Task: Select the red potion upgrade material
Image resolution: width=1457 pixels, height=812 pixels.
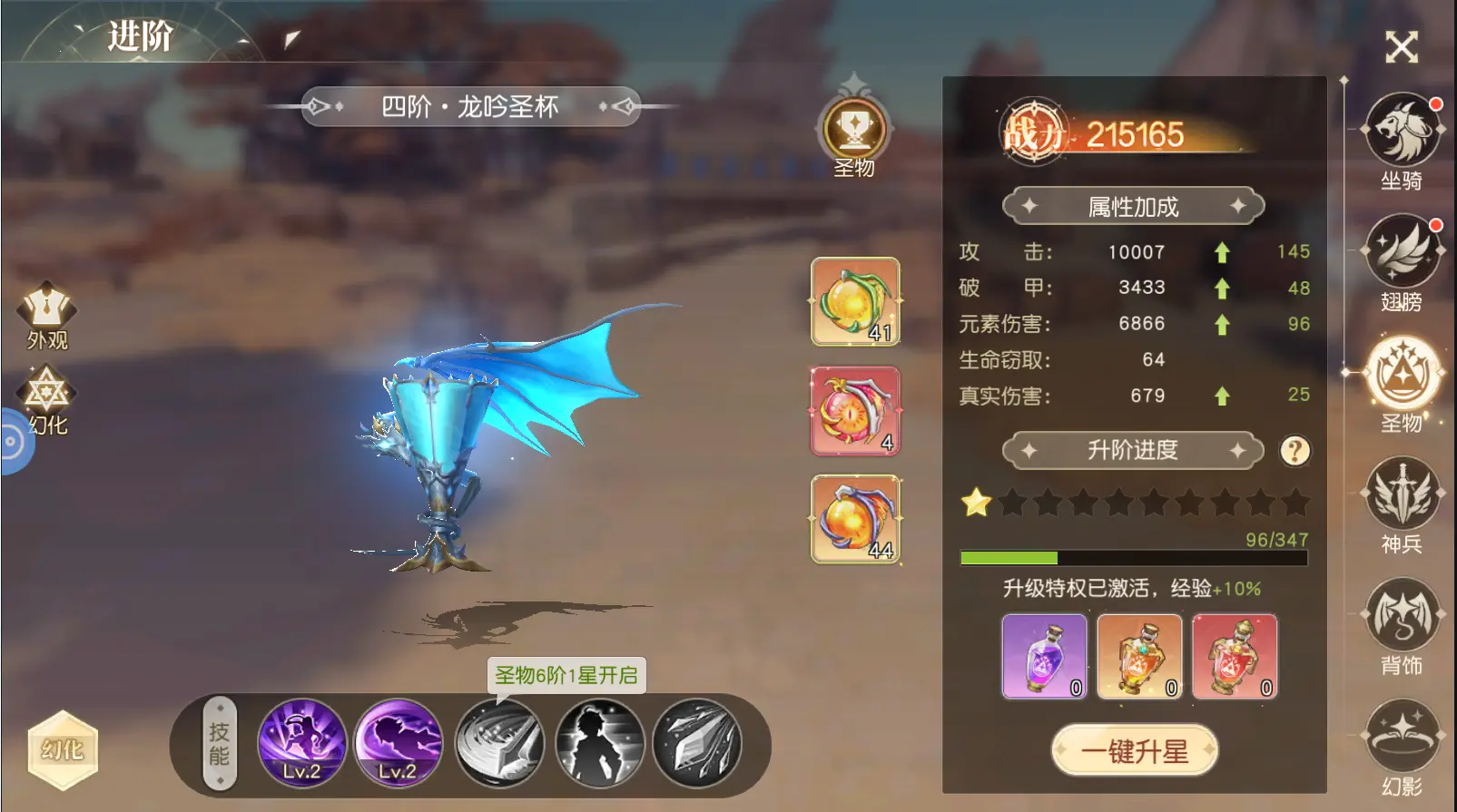Action: tap(1235, 656)
